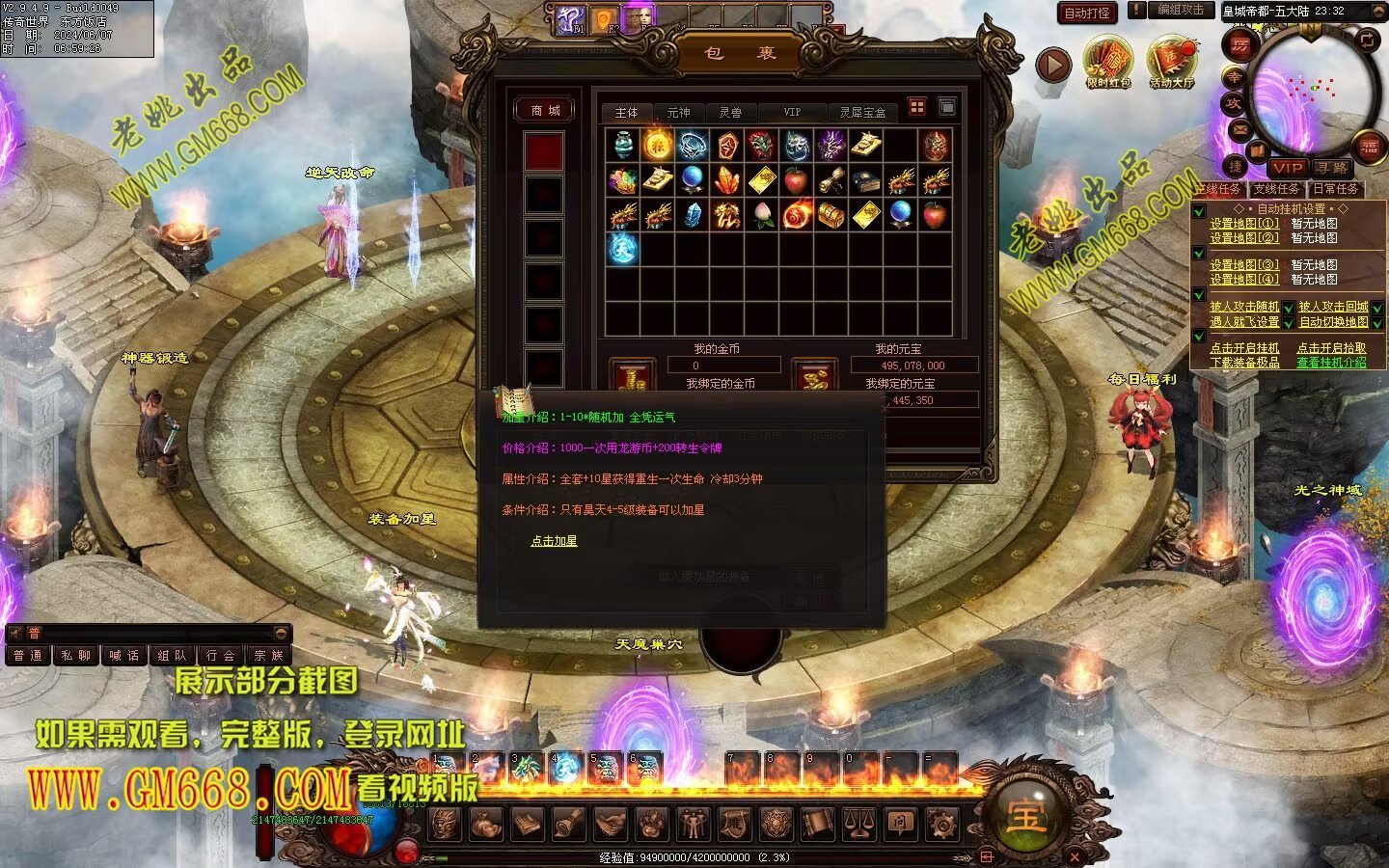1389x868 pixels.
Task: Switch to the 日常任务 quest tab
Action: [1335, 189]
